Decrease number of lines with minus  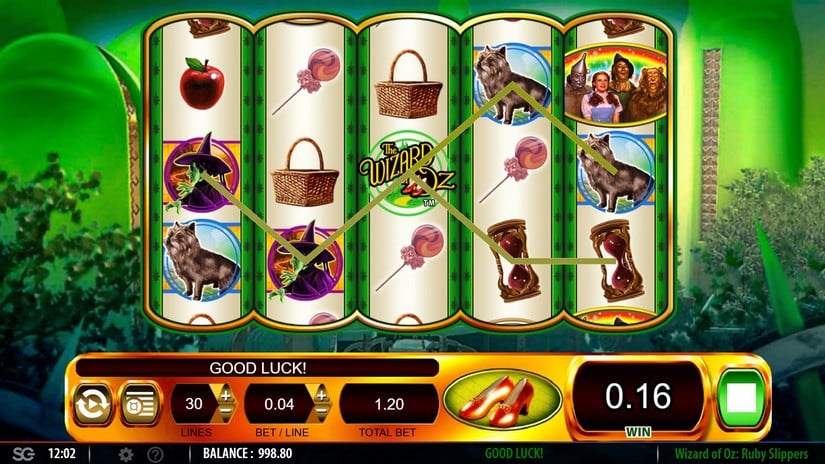tap(226, 413)
